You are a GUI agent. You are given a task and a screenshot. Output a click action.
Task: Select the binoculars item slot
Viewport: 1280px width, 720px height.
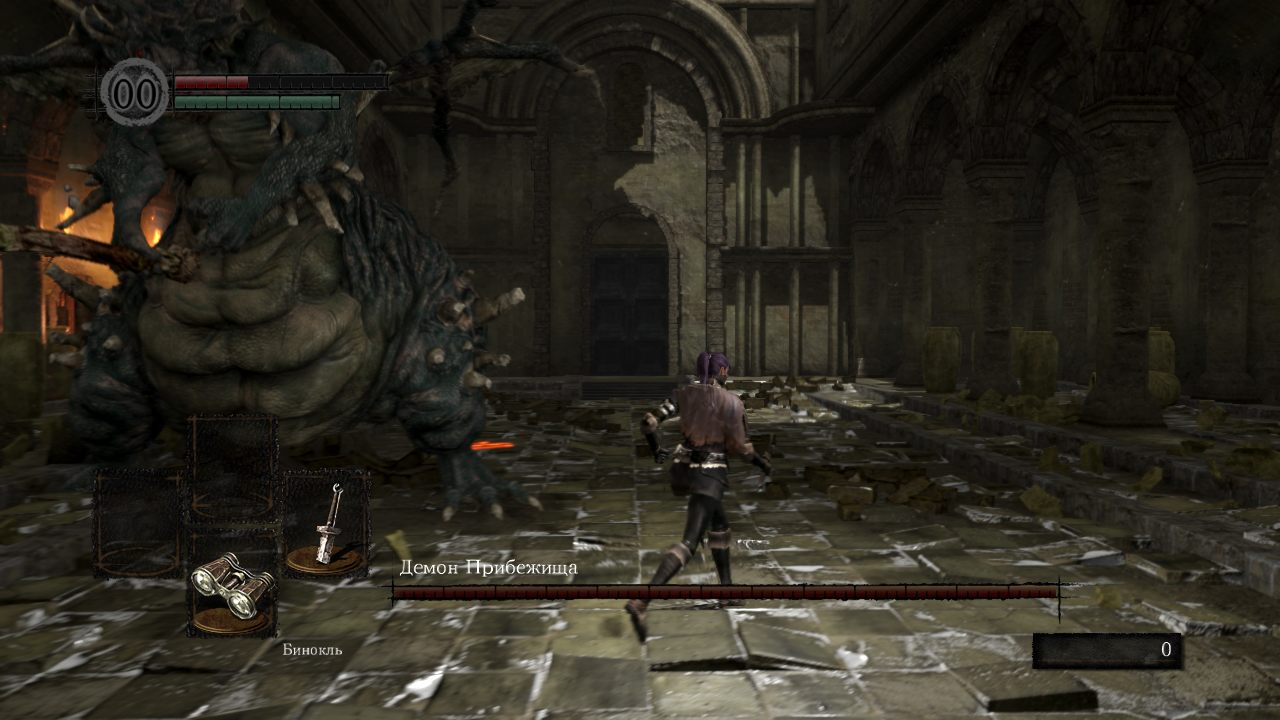[232, 584]
